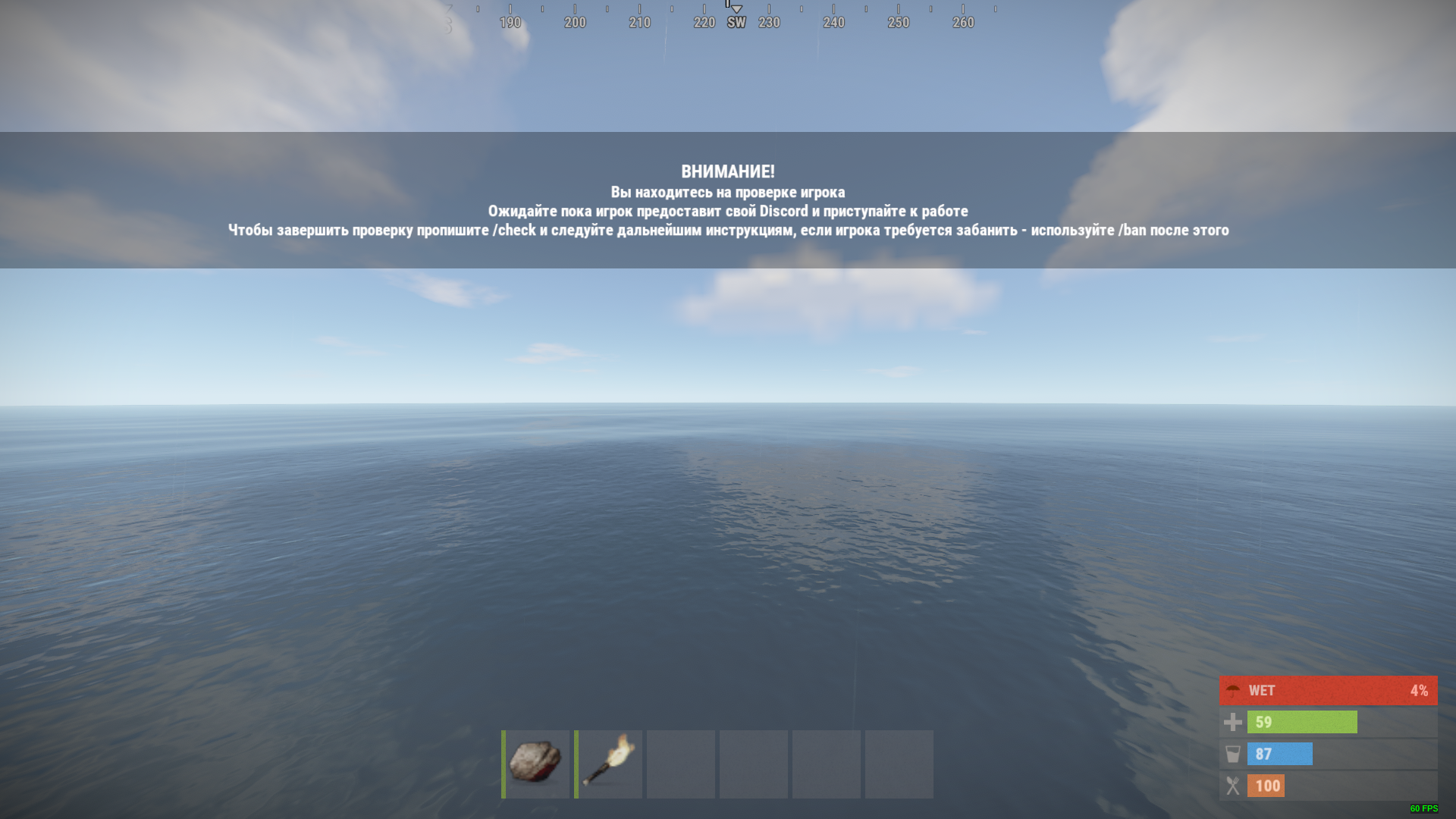Click the /check command text in warning
1456x819 pixels.
pyautogui.click(x=516, y=230)
